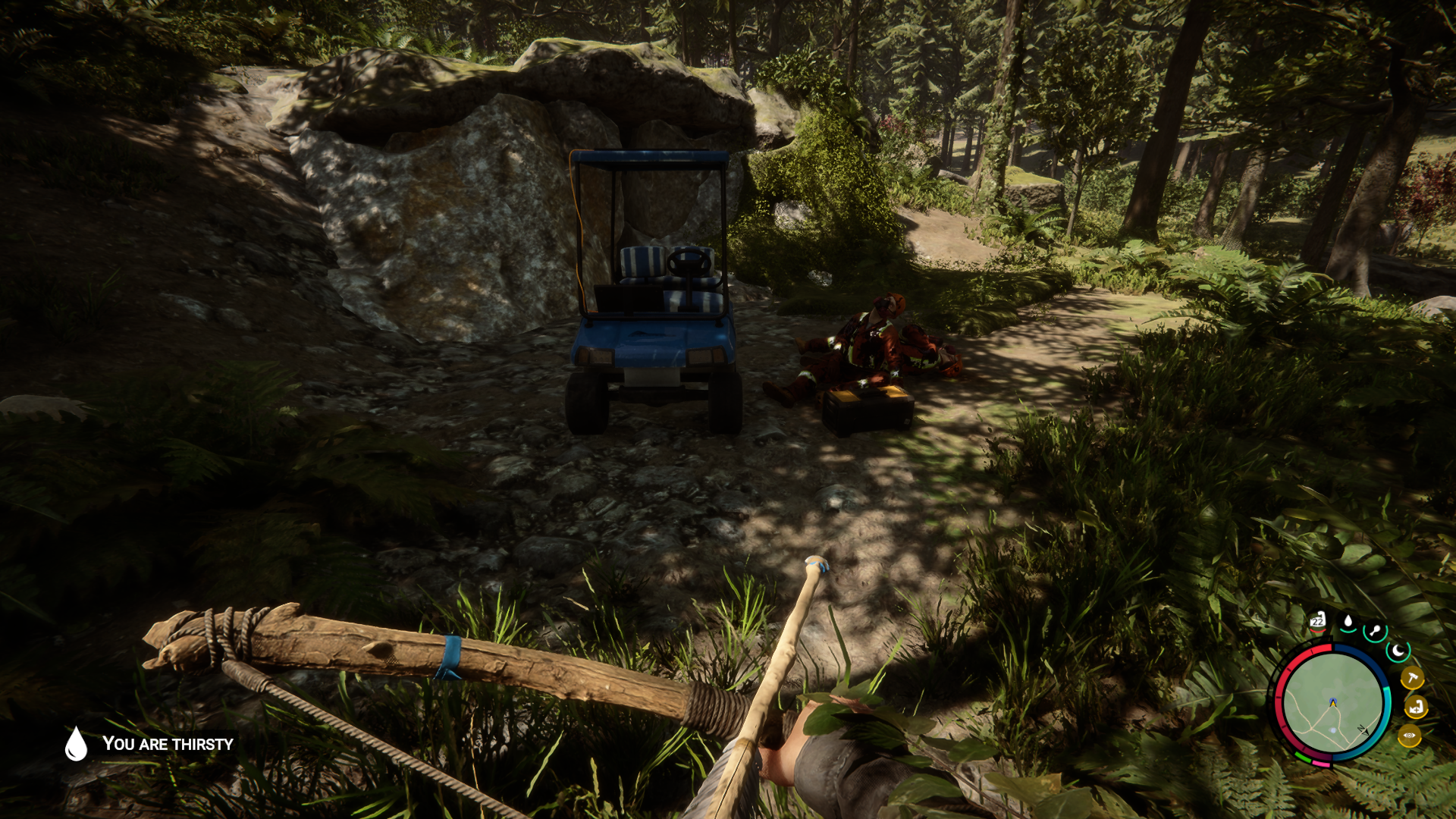
Task: Select the hammer buff icon
Action: (x=1411, y=678)
